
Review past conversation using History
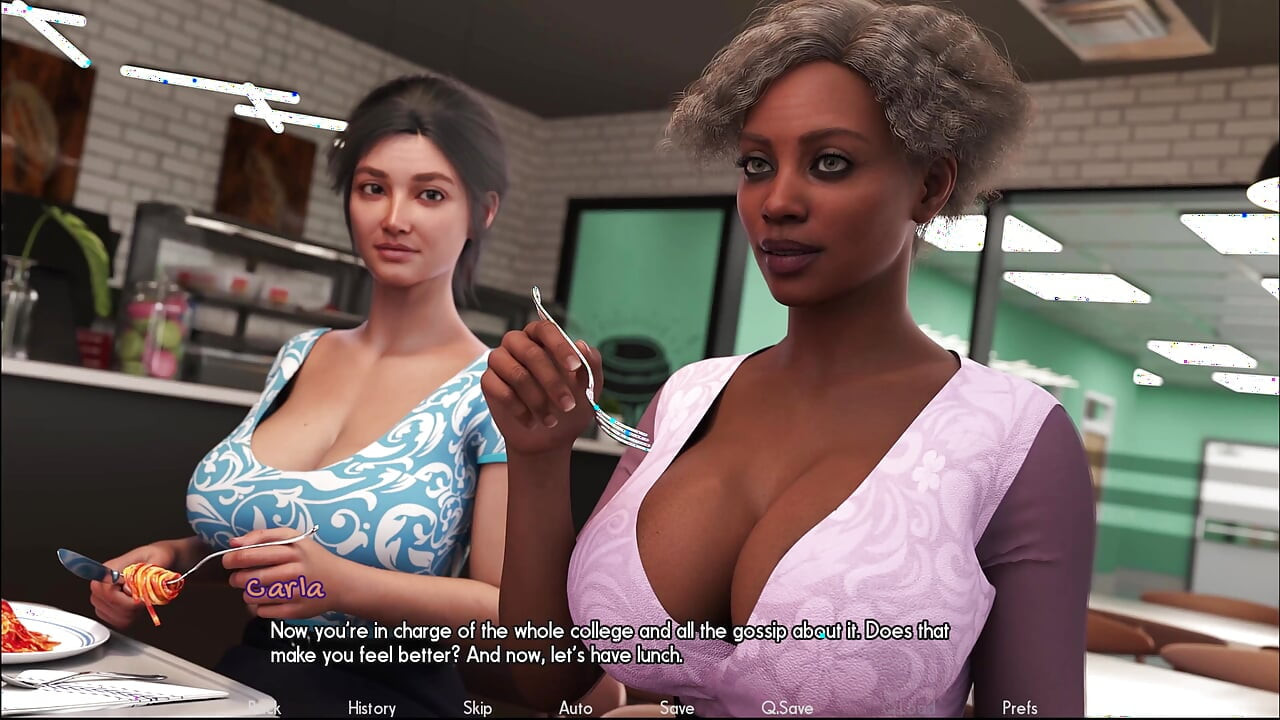(370, 707)
